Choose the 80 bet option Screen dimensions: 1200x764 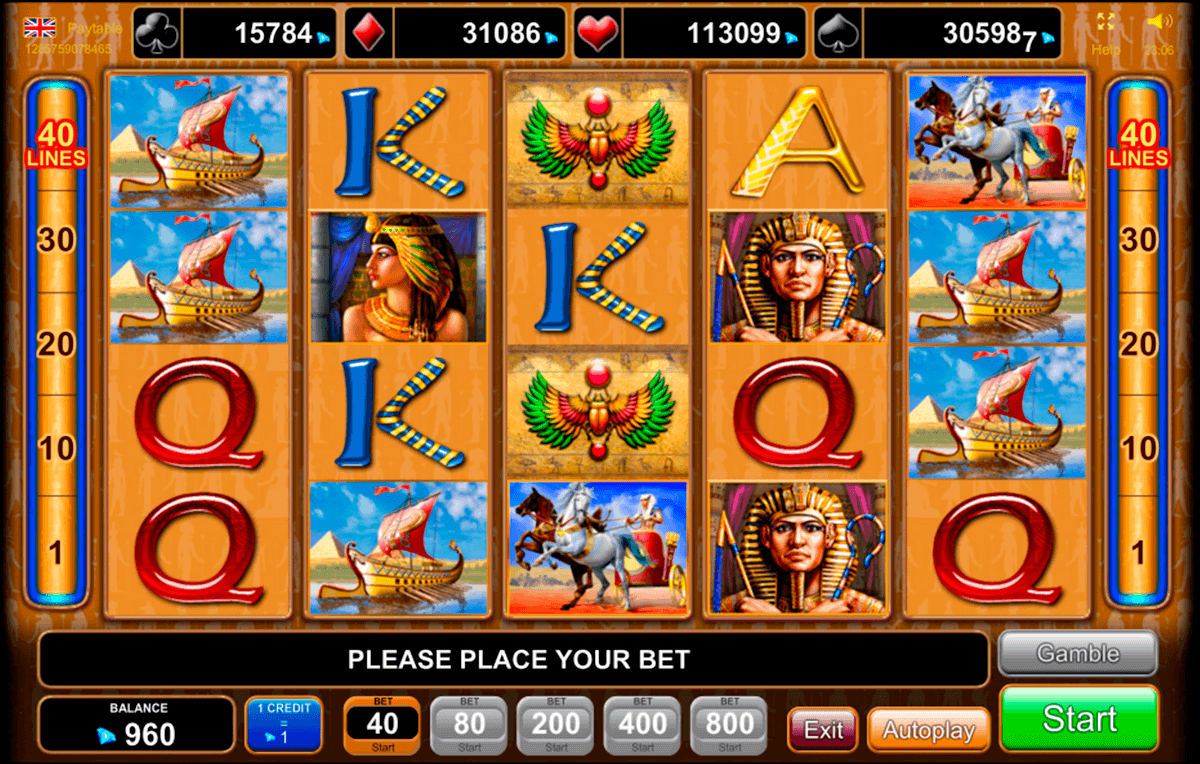tap(469, 725)
